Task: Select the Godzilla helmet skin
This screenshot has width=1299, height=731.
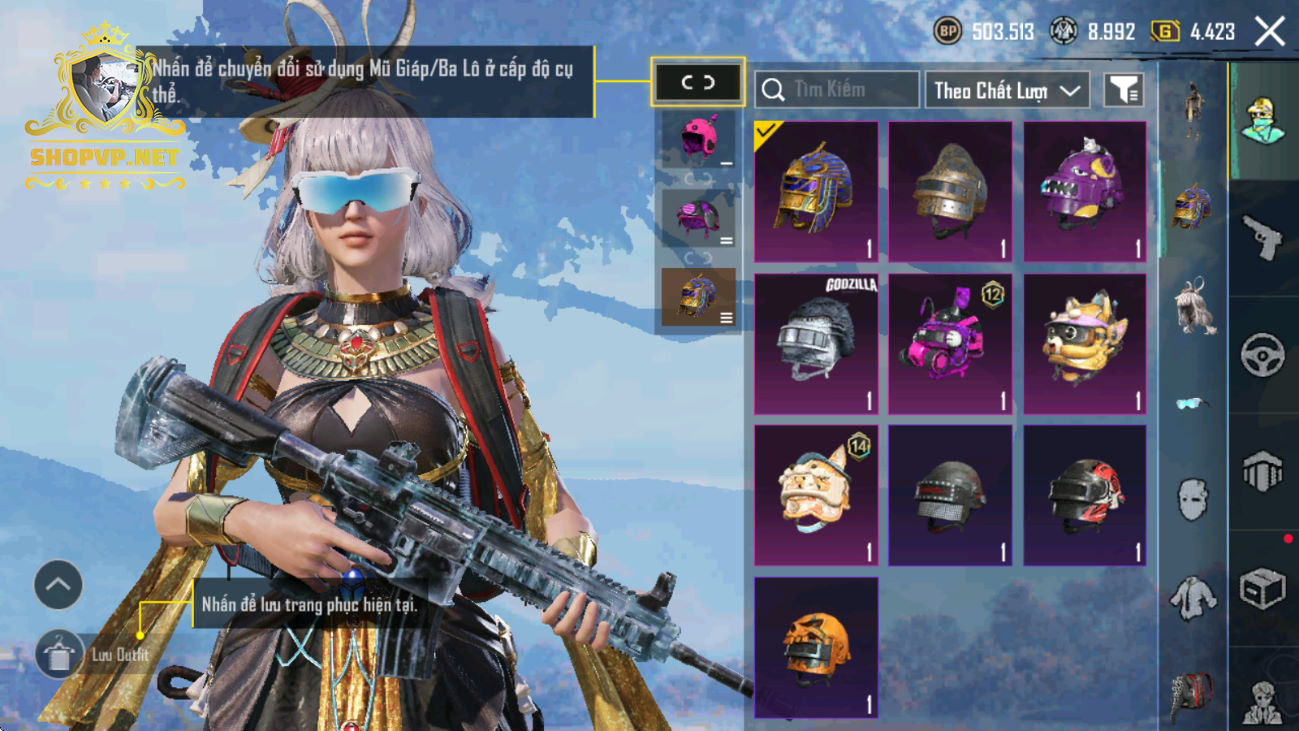Action: coord(816,344)
